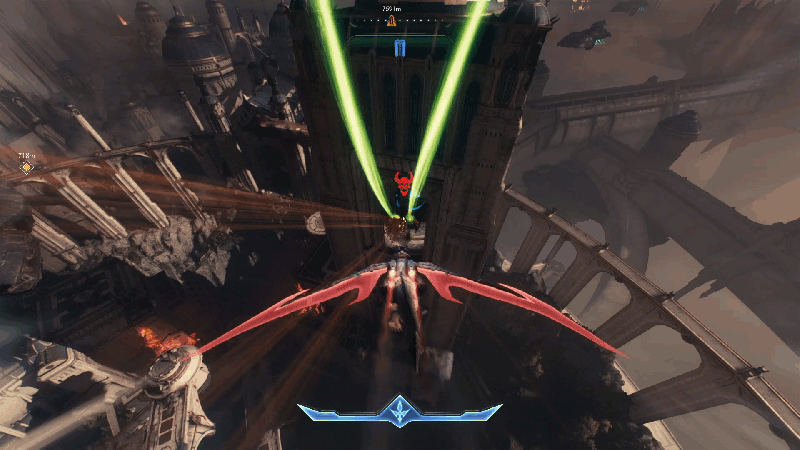Target the red demon skull enemy marker
This screenshot has width=800, height=450.
coord(405,184)
